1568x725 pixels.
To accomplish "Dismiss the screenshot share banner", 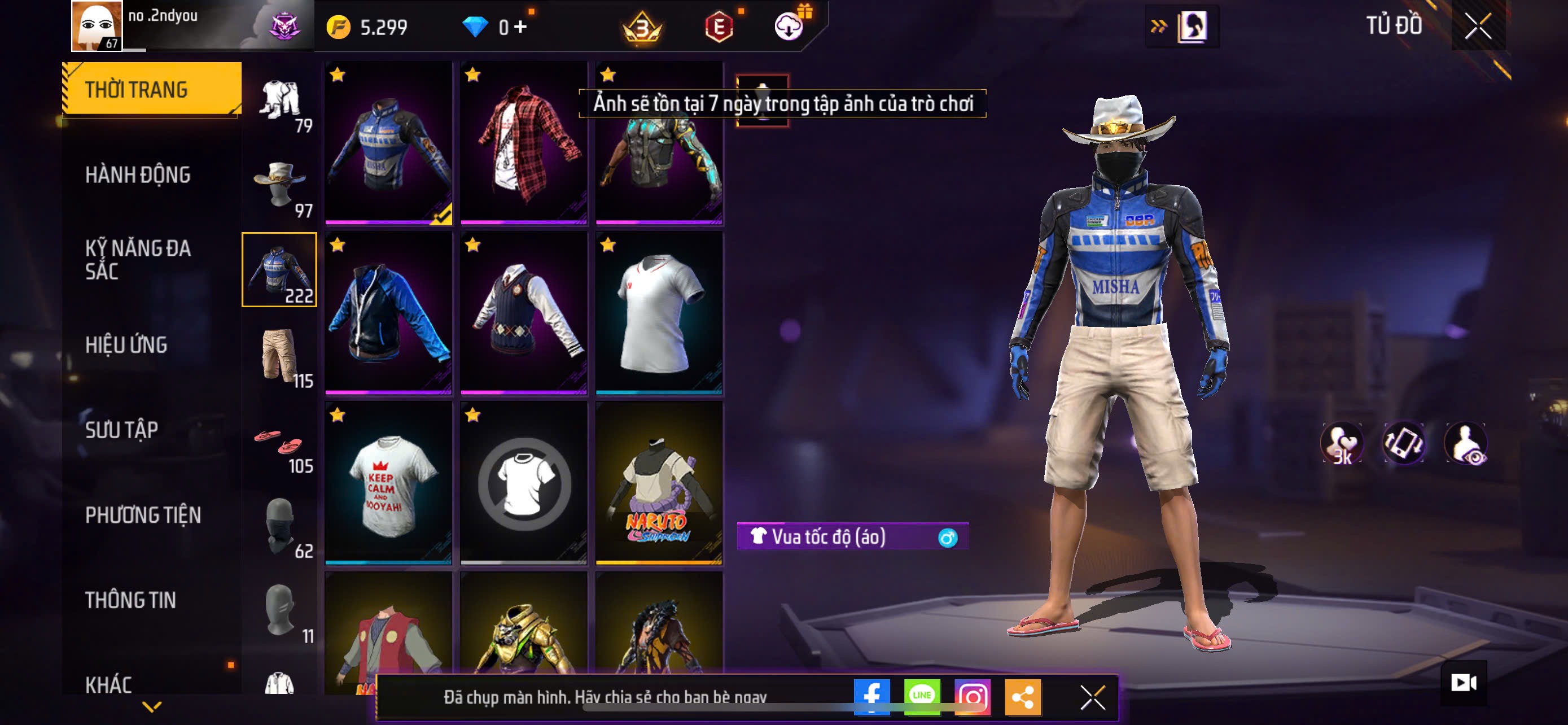I will point(1092,697).
